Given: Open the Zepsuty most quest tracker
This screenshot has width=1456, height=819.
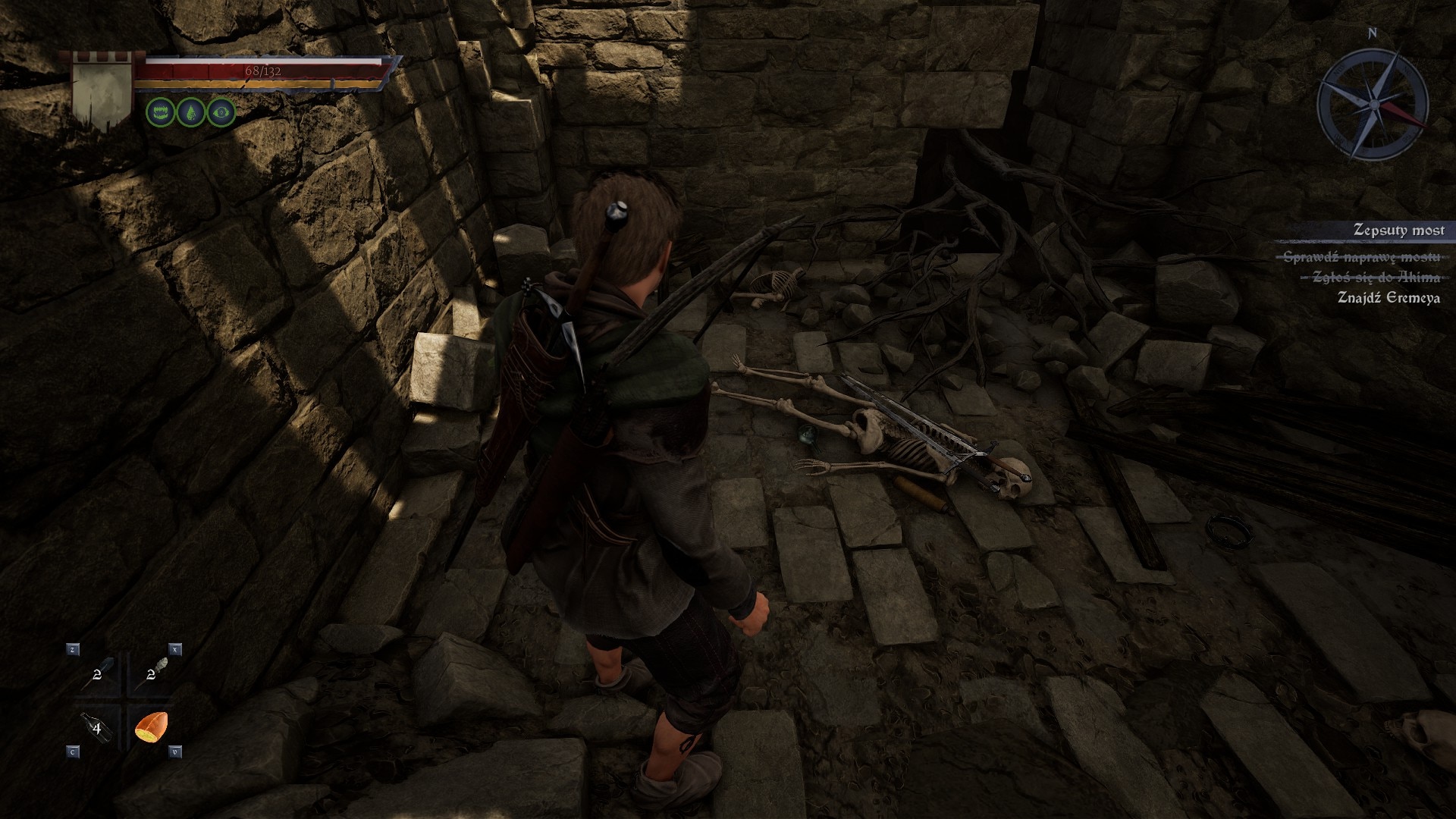Looking at the screenshot, I should [x=1398, y=230].
